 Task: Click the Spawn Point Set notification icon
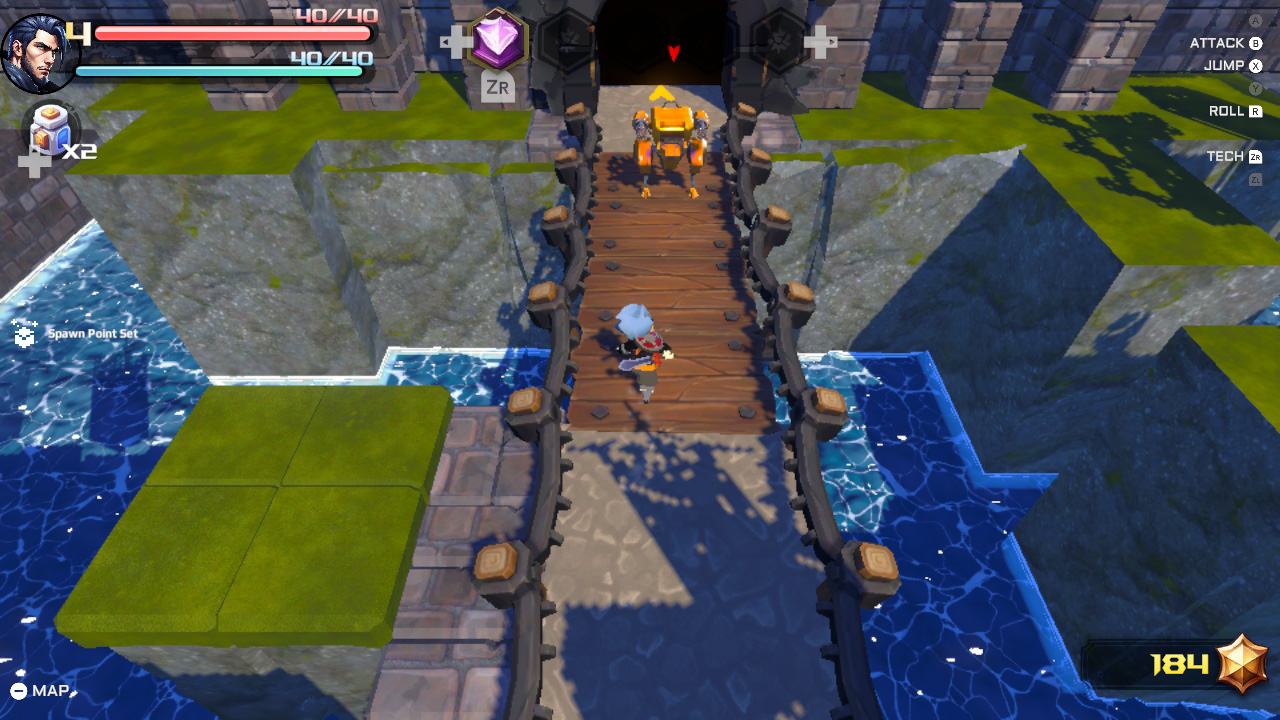pos(25,332)
